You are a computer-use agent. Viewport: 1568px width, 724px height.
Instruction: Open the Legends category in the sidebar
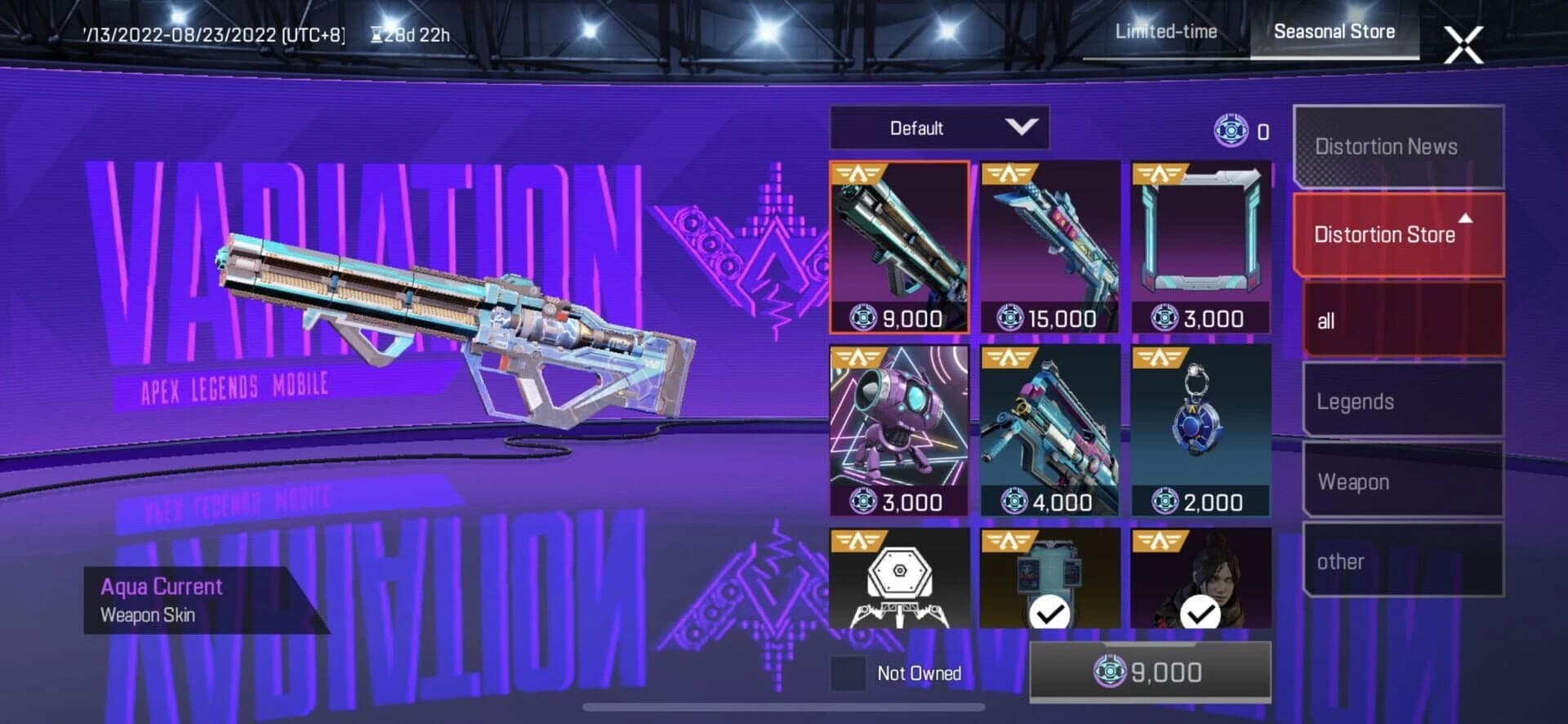1399,401
